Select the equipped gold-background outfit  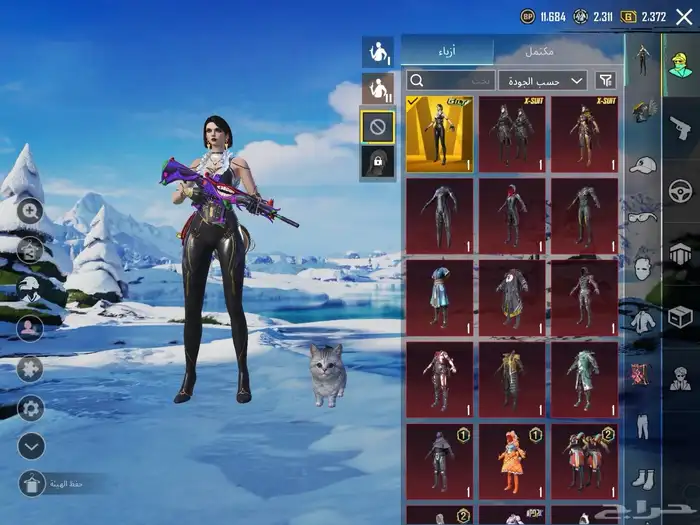click(x=439, y=134)
